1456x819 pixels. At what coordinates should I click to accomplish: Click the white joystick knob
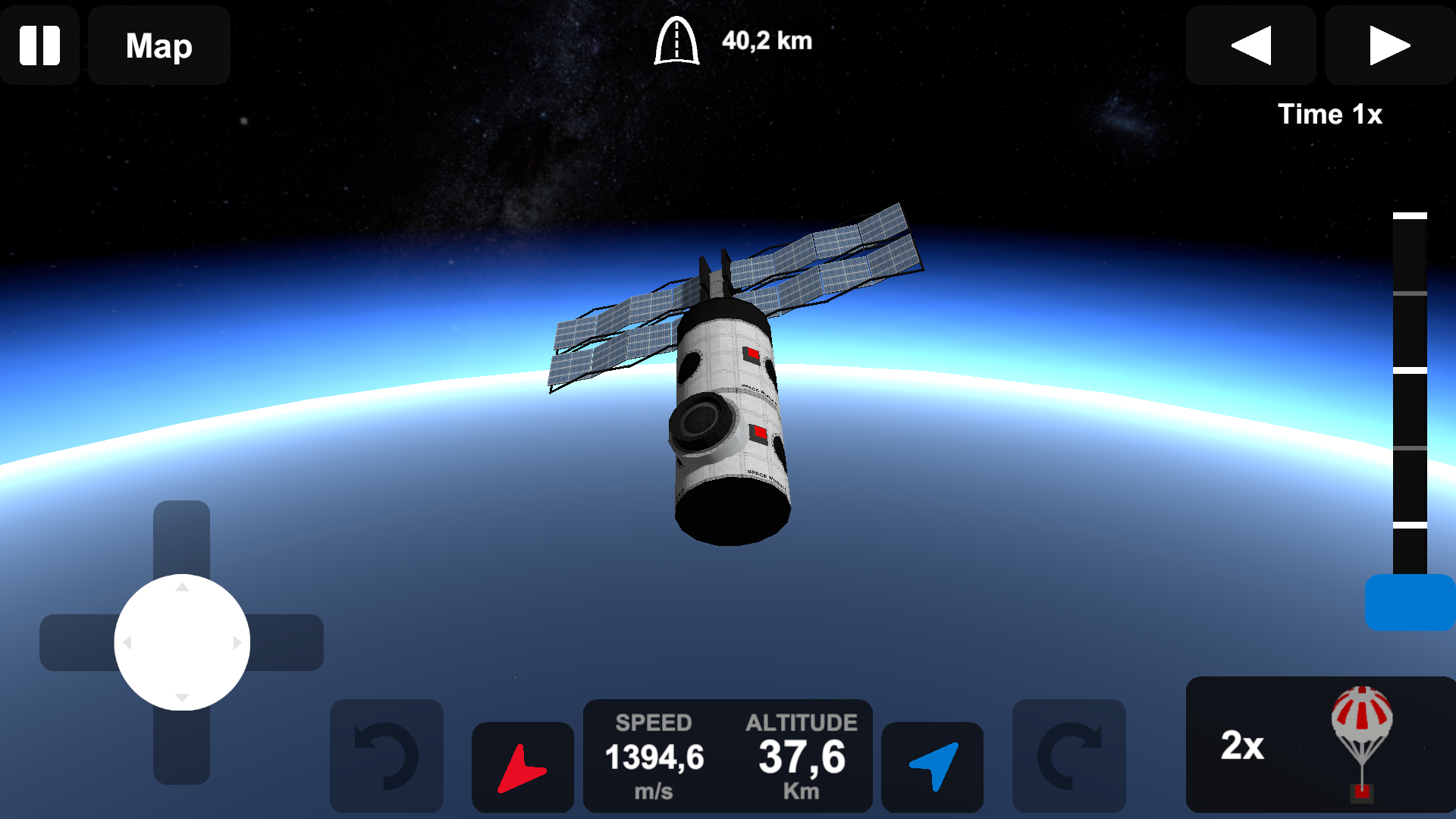pyautogui.click(x=181, y=642)
